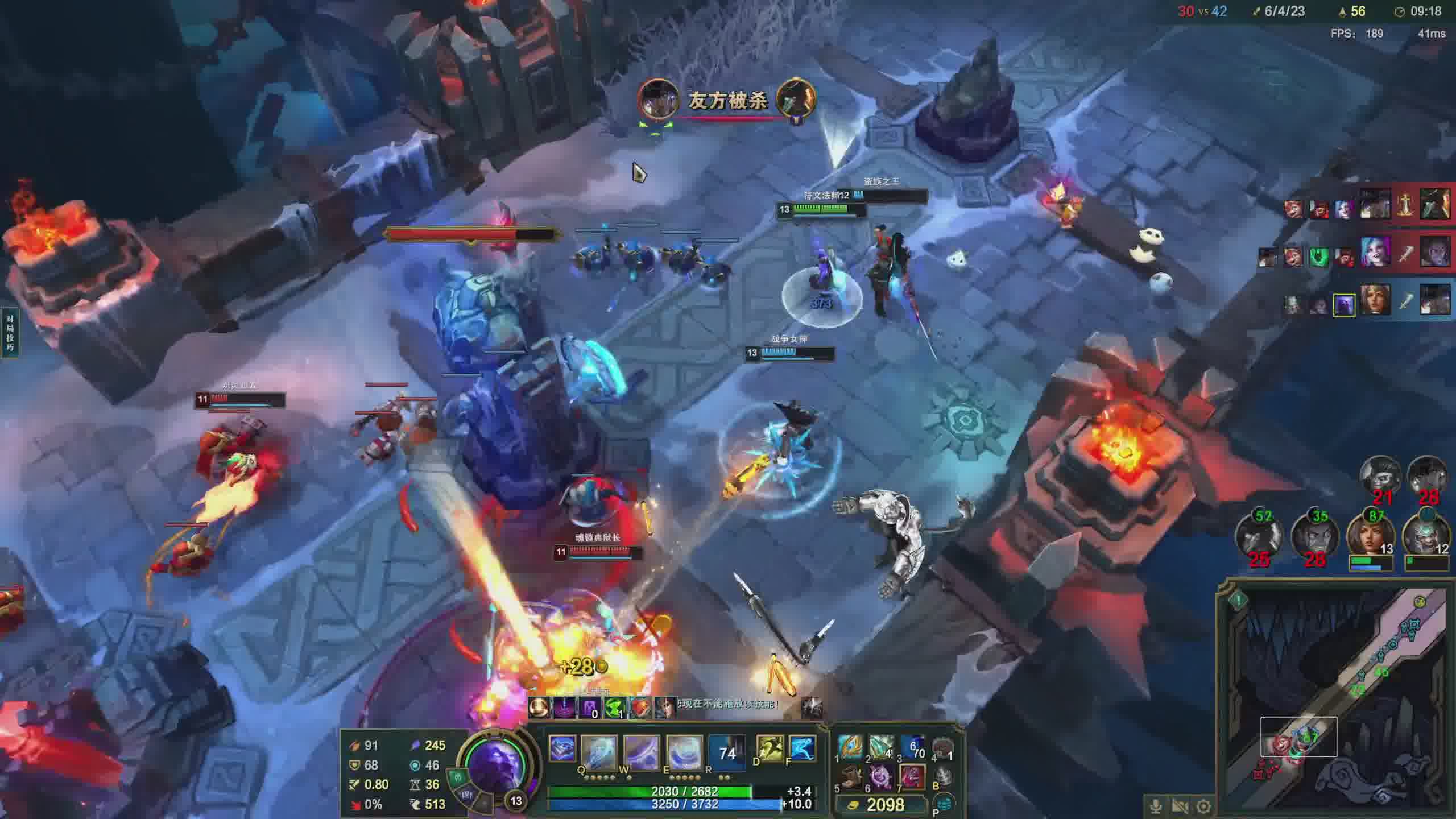This screenshot has width=1456, height=819.
Task: Select the boots in inventory slot 5
Action: pos(850,777)
